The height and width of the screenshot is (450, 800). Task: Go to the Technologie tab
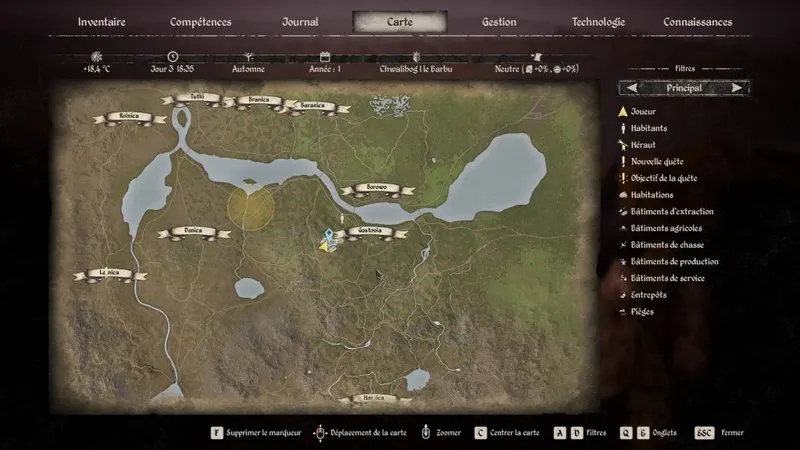pyautogui.click(x=598, y=22)
